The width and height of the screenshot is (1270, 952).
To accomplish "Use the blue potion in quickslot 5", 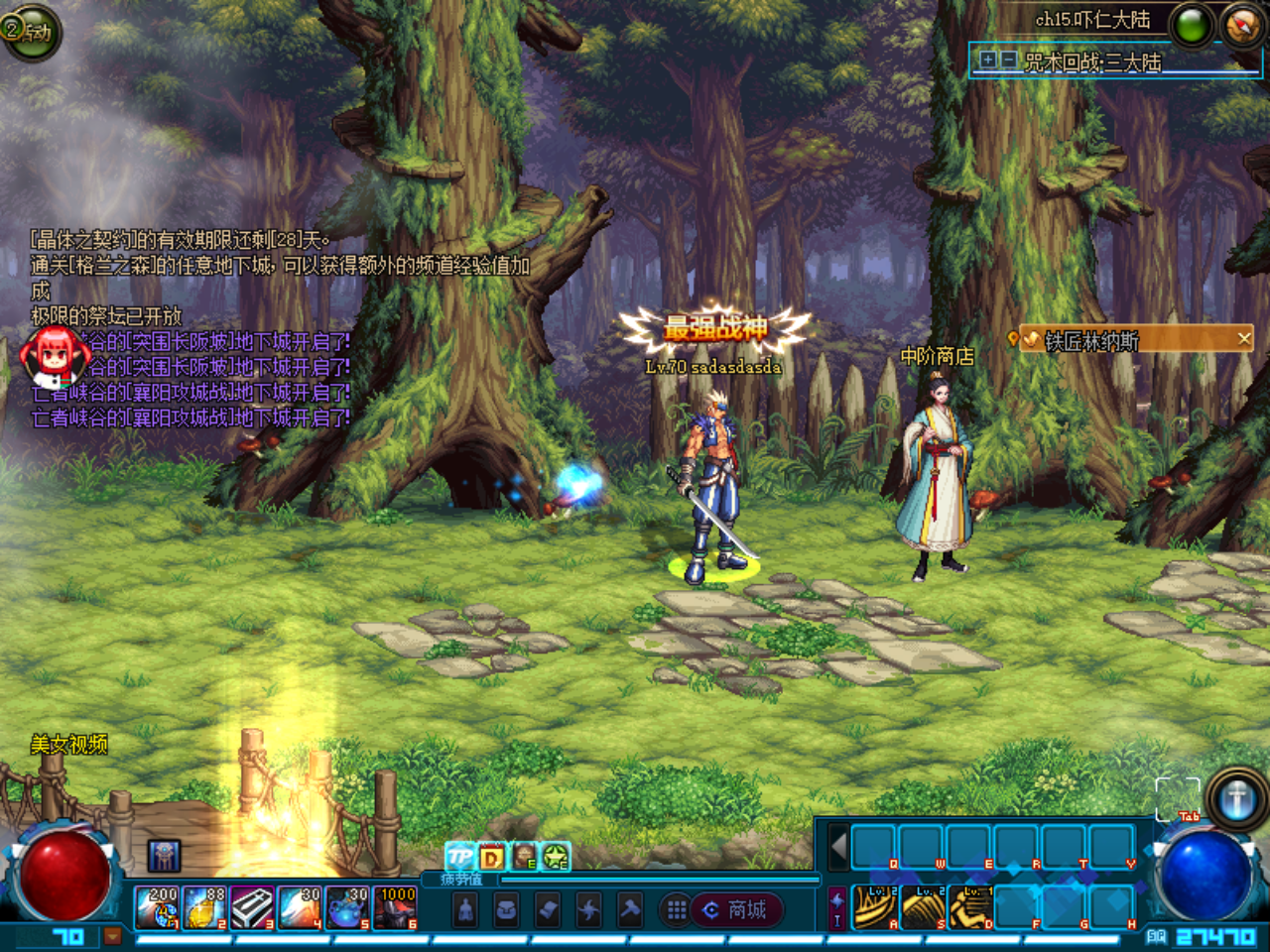I will [x=347, y=908].
